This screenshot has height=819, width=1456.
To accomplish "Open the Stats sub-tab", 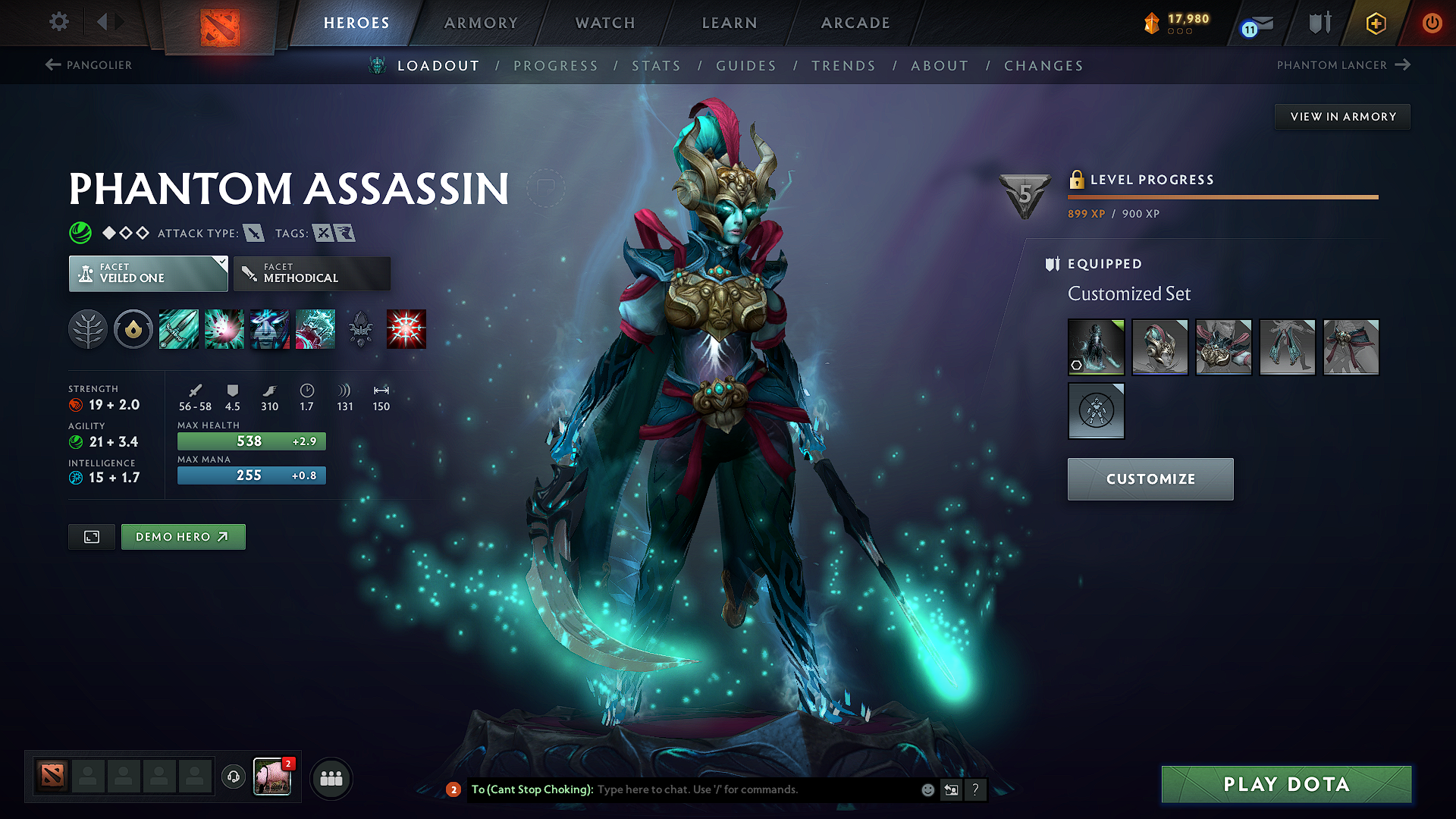I will [x=657, y=66].
